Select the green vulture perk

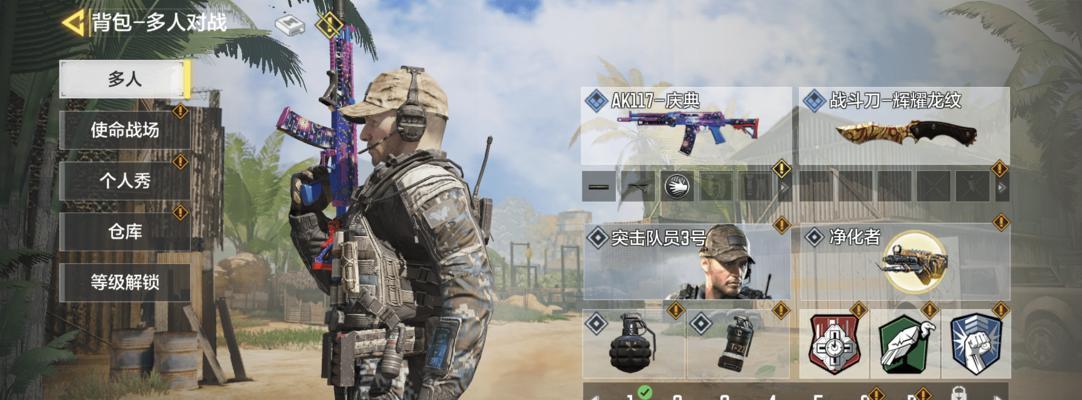click(905, 344)
